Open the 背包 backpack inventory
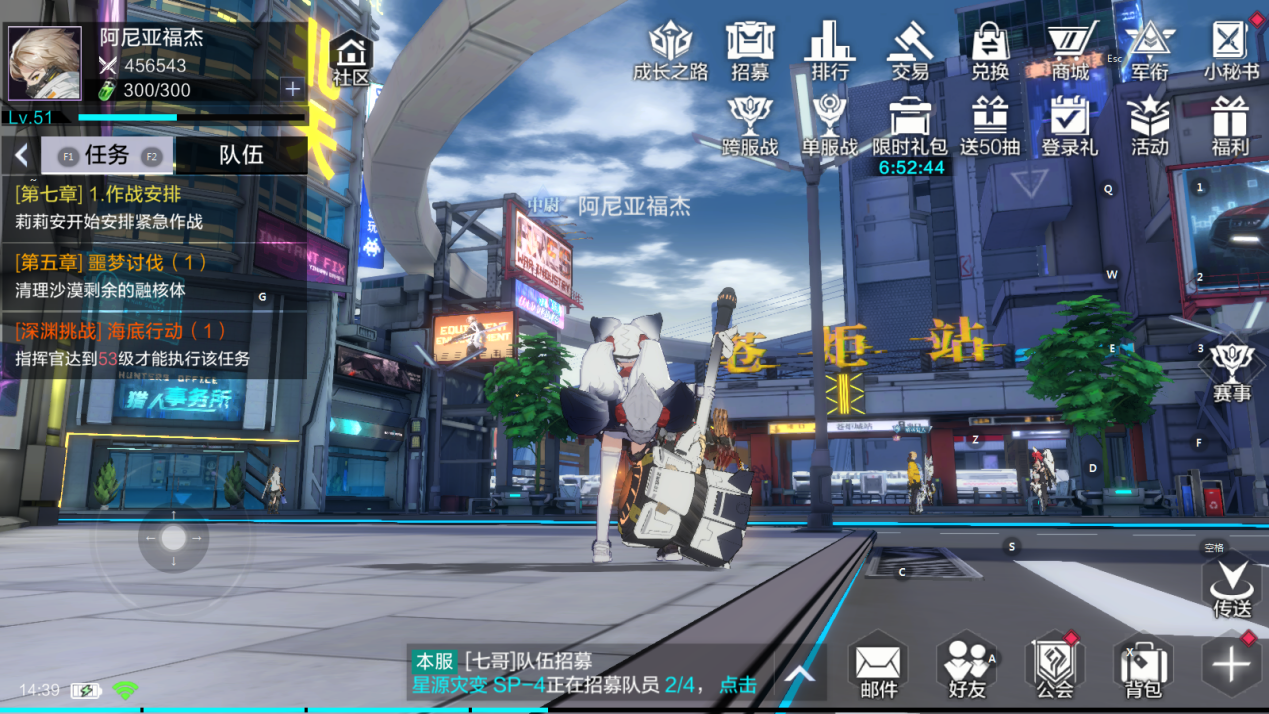 (x=1143, y=666)
